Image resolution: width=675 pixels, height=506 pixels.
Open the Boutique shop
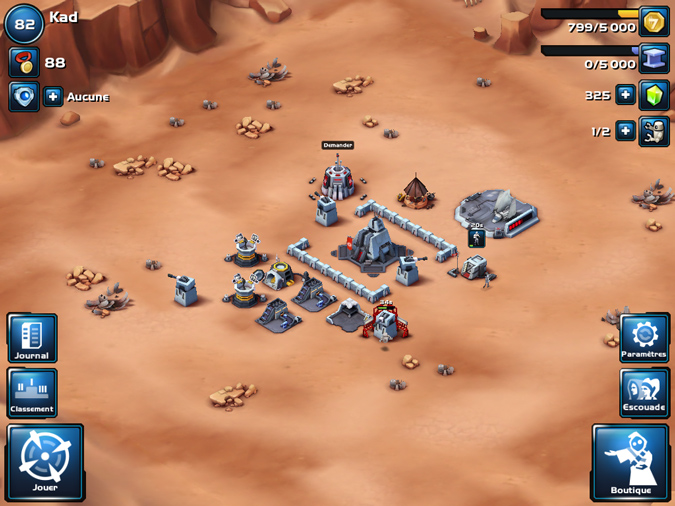[x=630, y=461]
